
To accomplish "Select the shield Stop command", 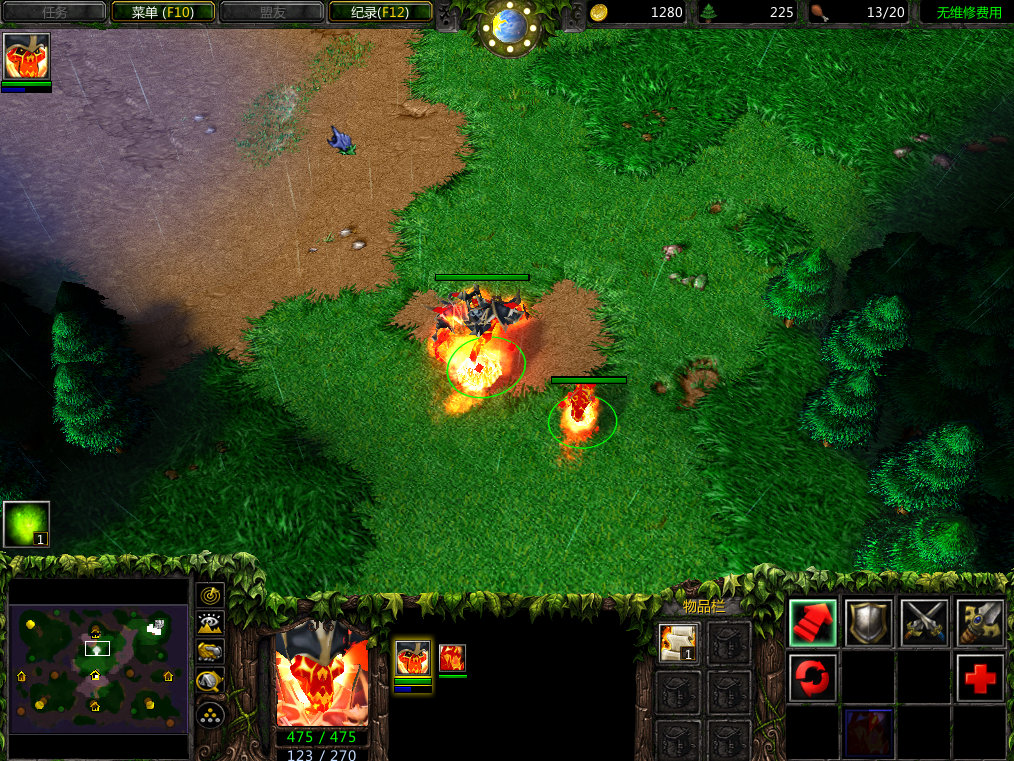I will click(x=868, y=622).
